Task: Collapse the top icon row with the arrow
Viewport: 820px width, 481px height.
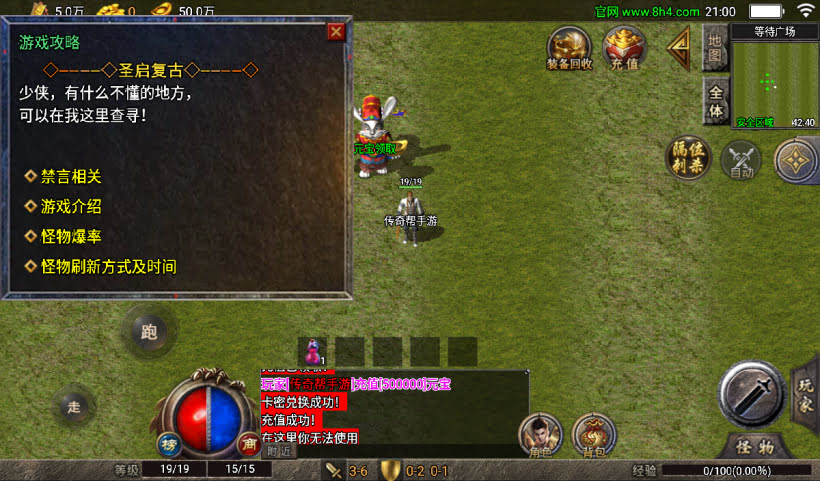Action: [x=680, y=46]
